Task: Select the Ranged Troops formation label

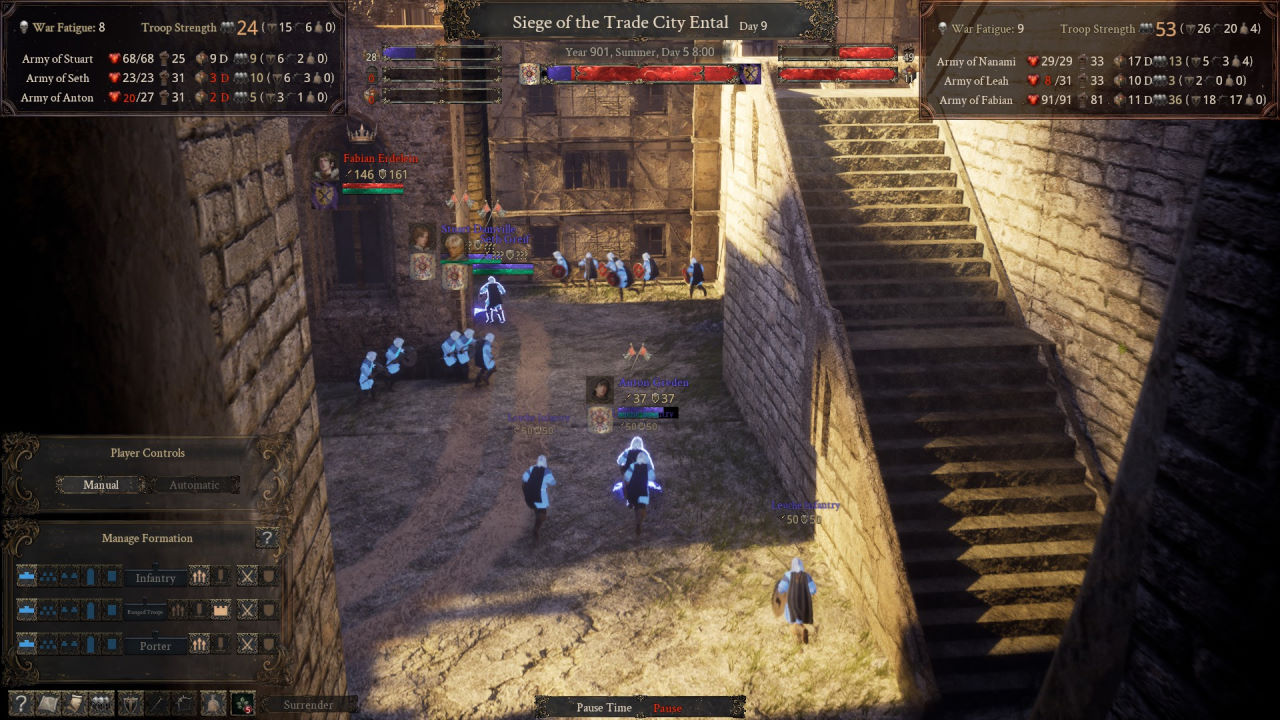Action: tap(146, 610)
